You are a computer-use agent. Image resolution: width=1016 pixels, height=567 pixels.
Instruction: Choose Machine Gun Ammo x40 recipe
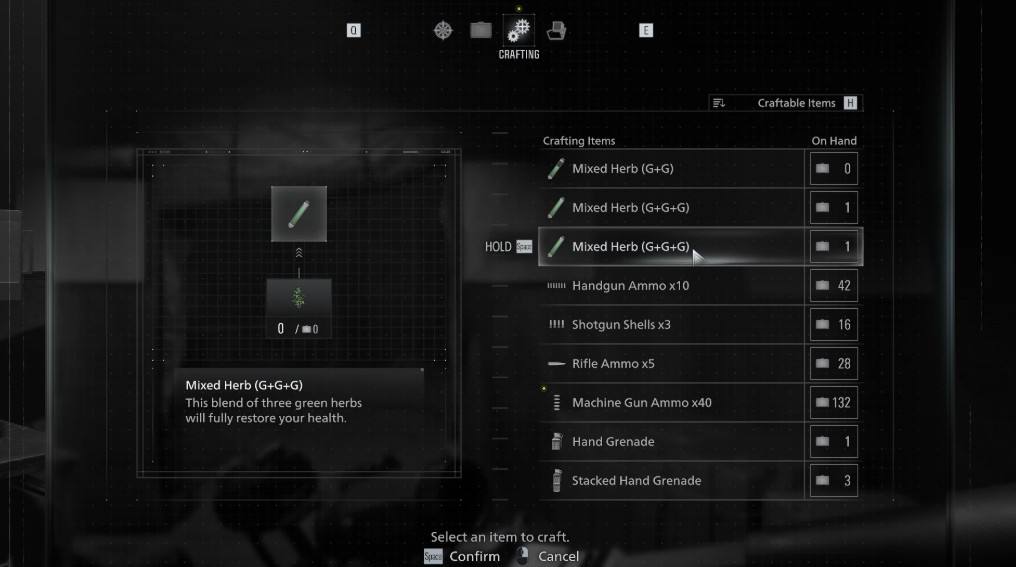point(672,403)
